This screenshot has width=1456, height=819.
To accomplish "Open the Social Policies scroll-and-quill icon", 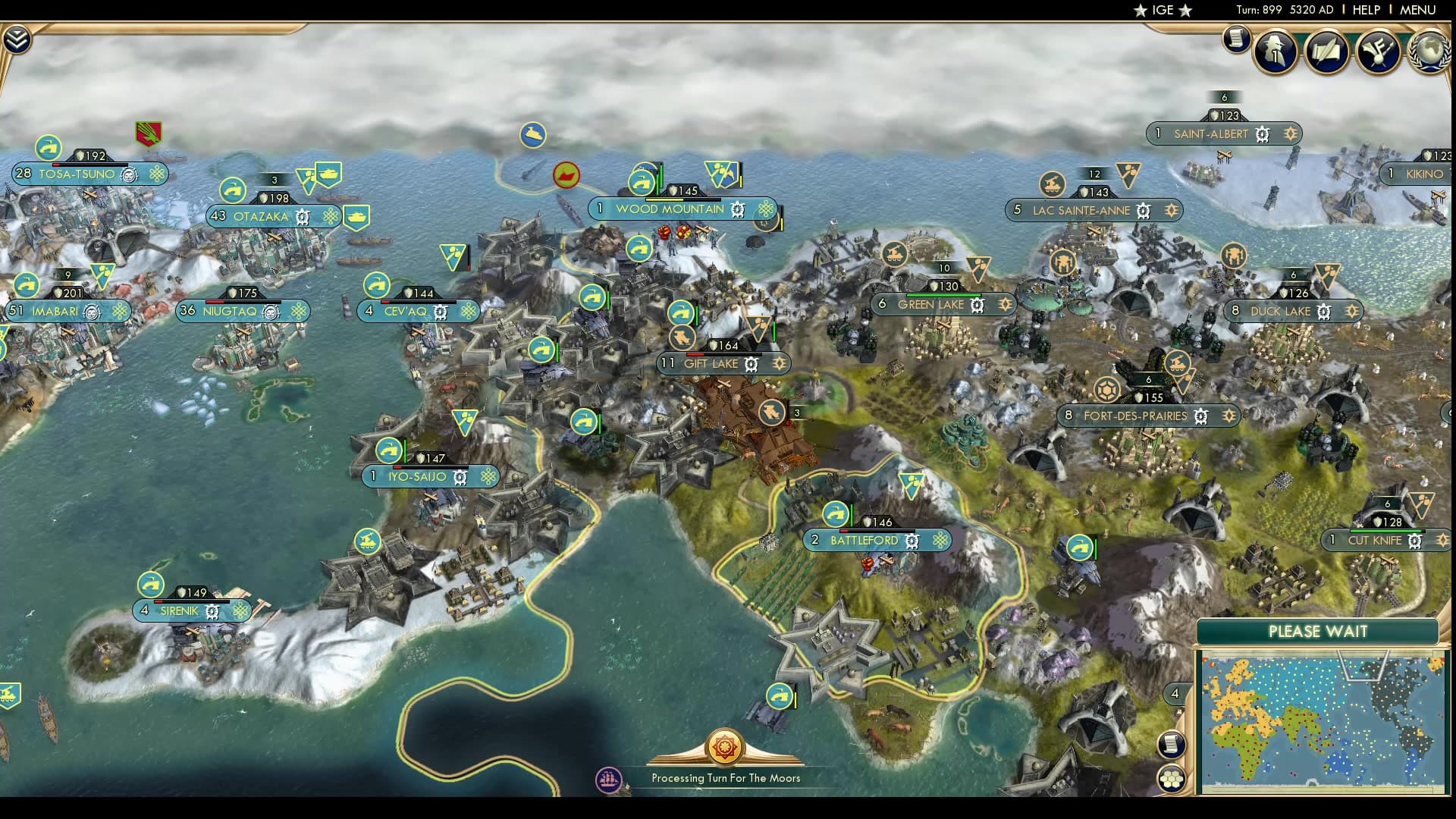I will 1326,52.
